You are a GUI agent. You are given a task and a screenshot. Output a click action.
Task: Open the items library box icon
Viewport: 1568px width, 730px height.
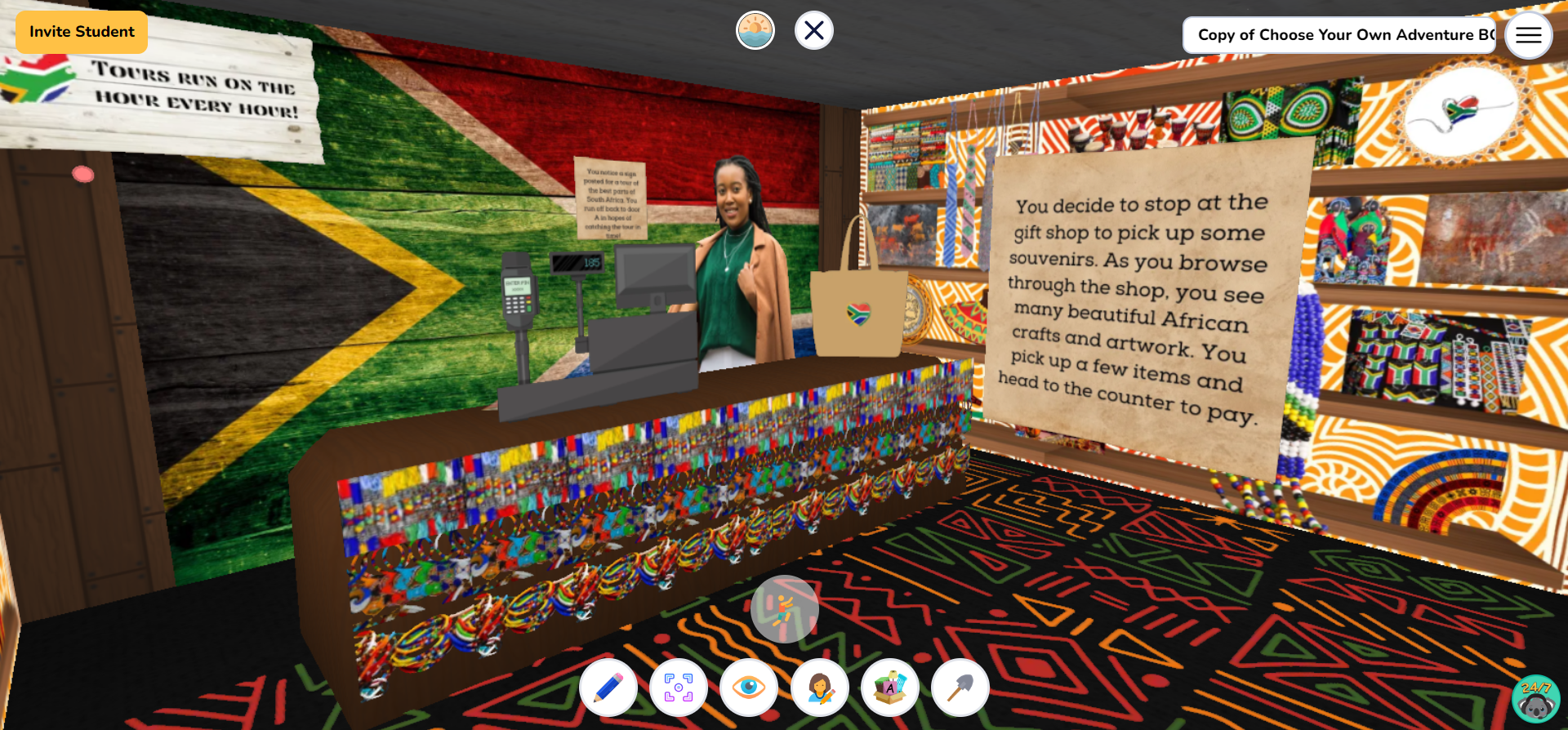pyautogui.click(x=889, y=688)
